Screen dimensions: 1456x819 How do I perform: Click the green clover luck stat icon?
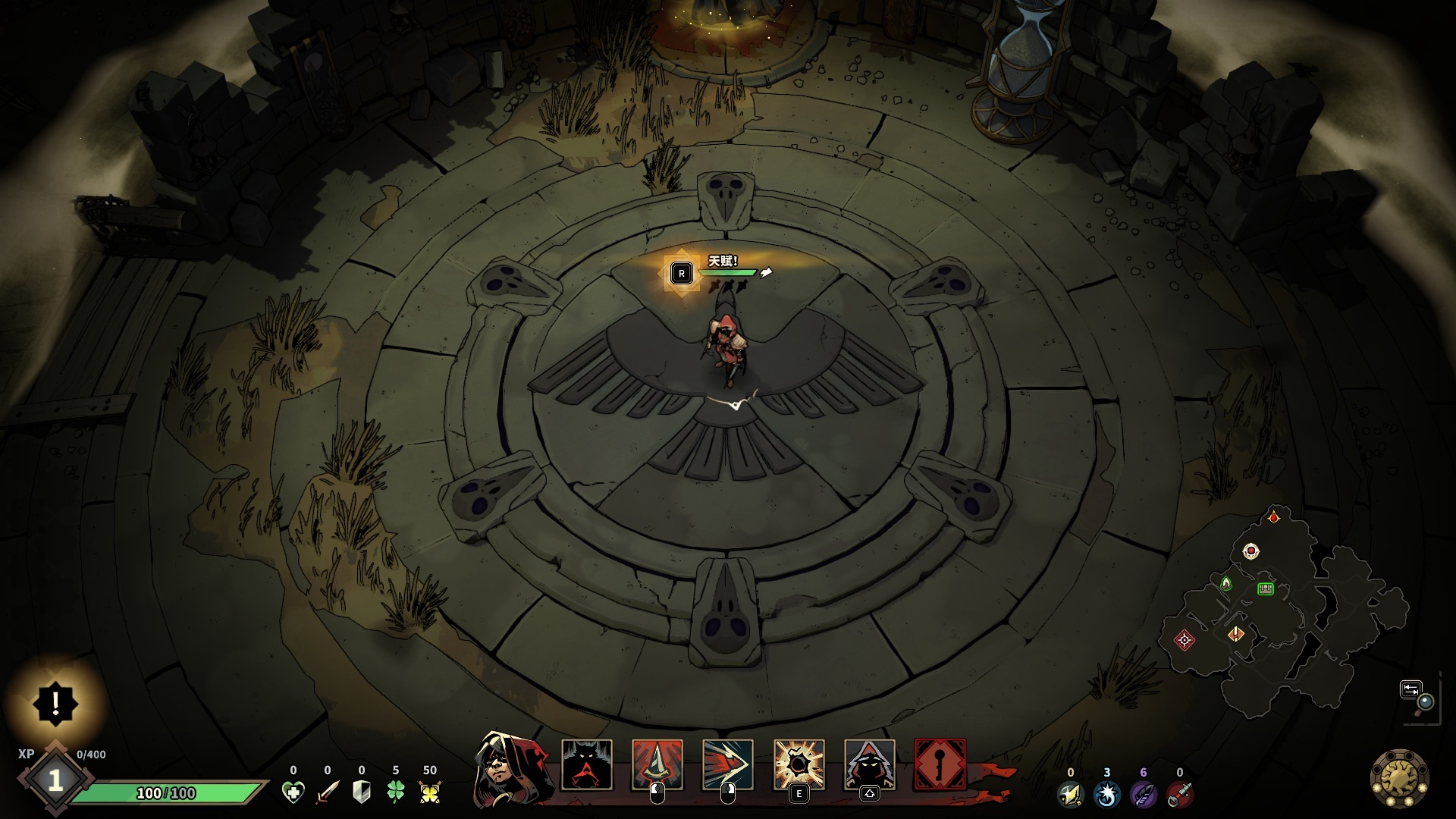[x=396, y=792]
